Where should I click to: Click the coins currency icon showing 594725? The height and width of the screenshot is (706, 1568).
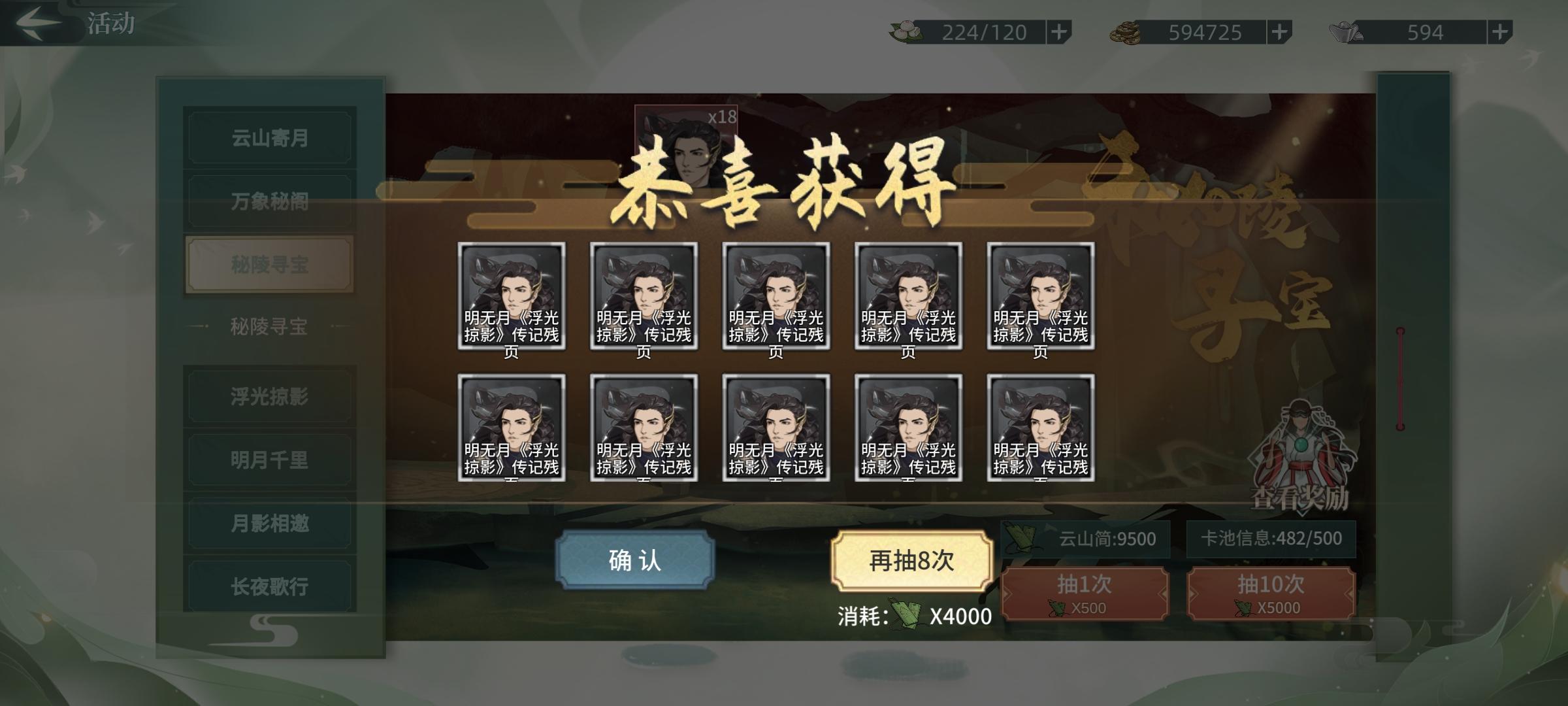(x=1126, y=31)
